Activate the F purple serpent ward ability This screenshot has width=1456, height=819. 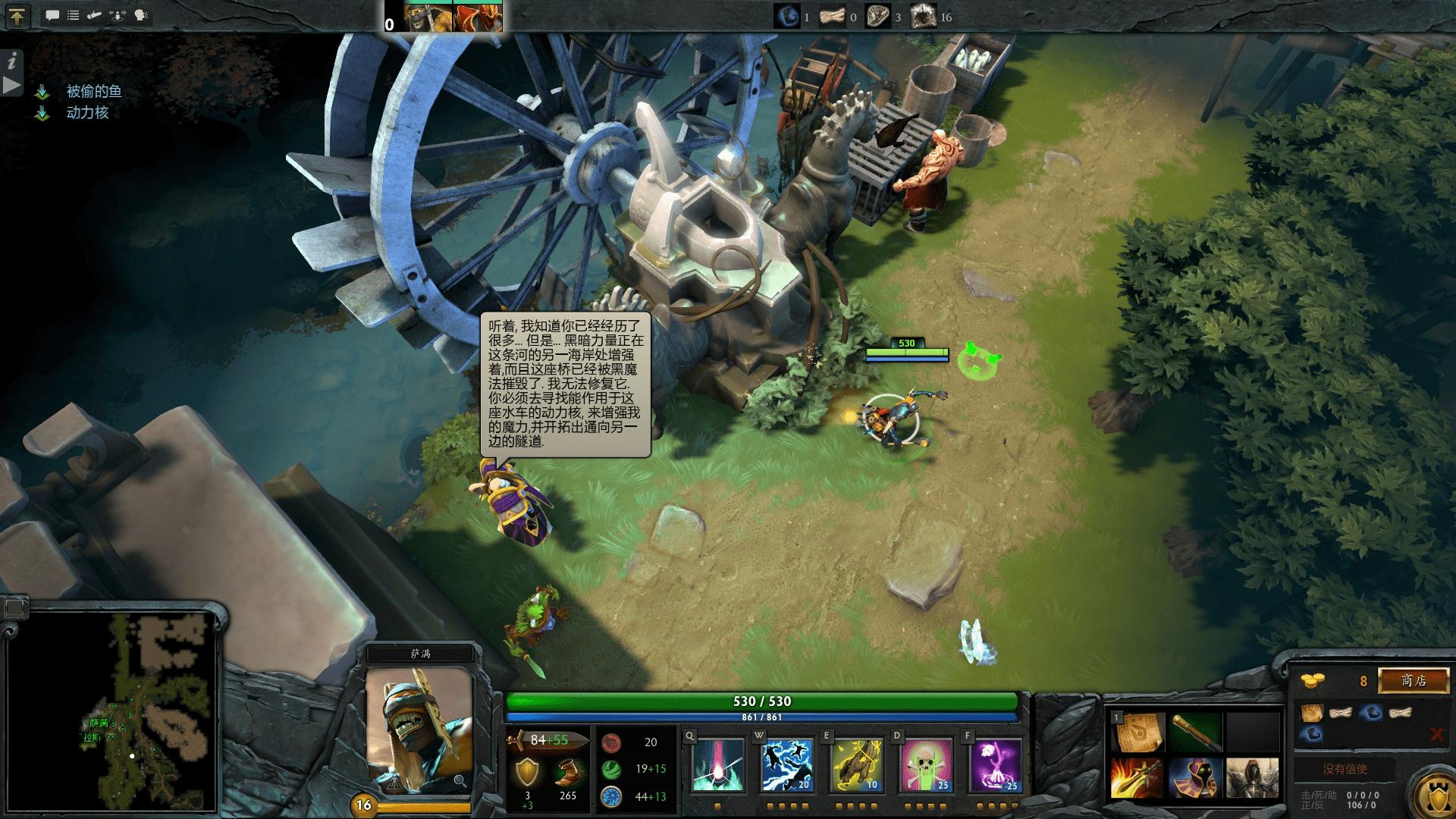(x=996, y=764)
